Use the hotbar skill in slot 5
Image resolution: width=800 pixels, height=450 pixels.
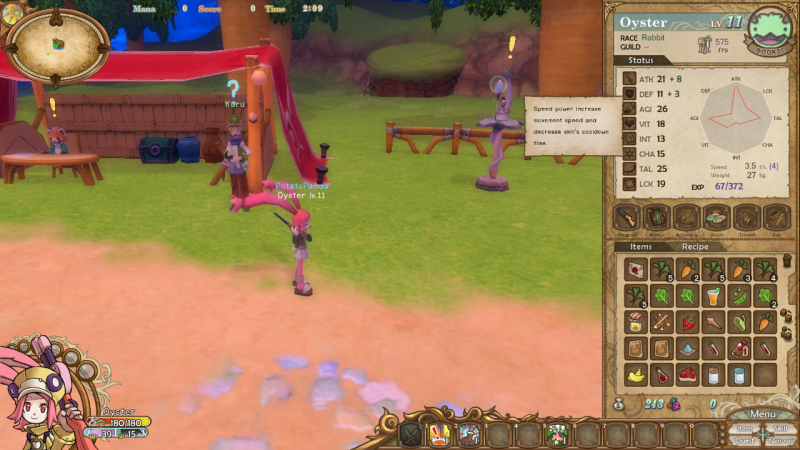558,434
